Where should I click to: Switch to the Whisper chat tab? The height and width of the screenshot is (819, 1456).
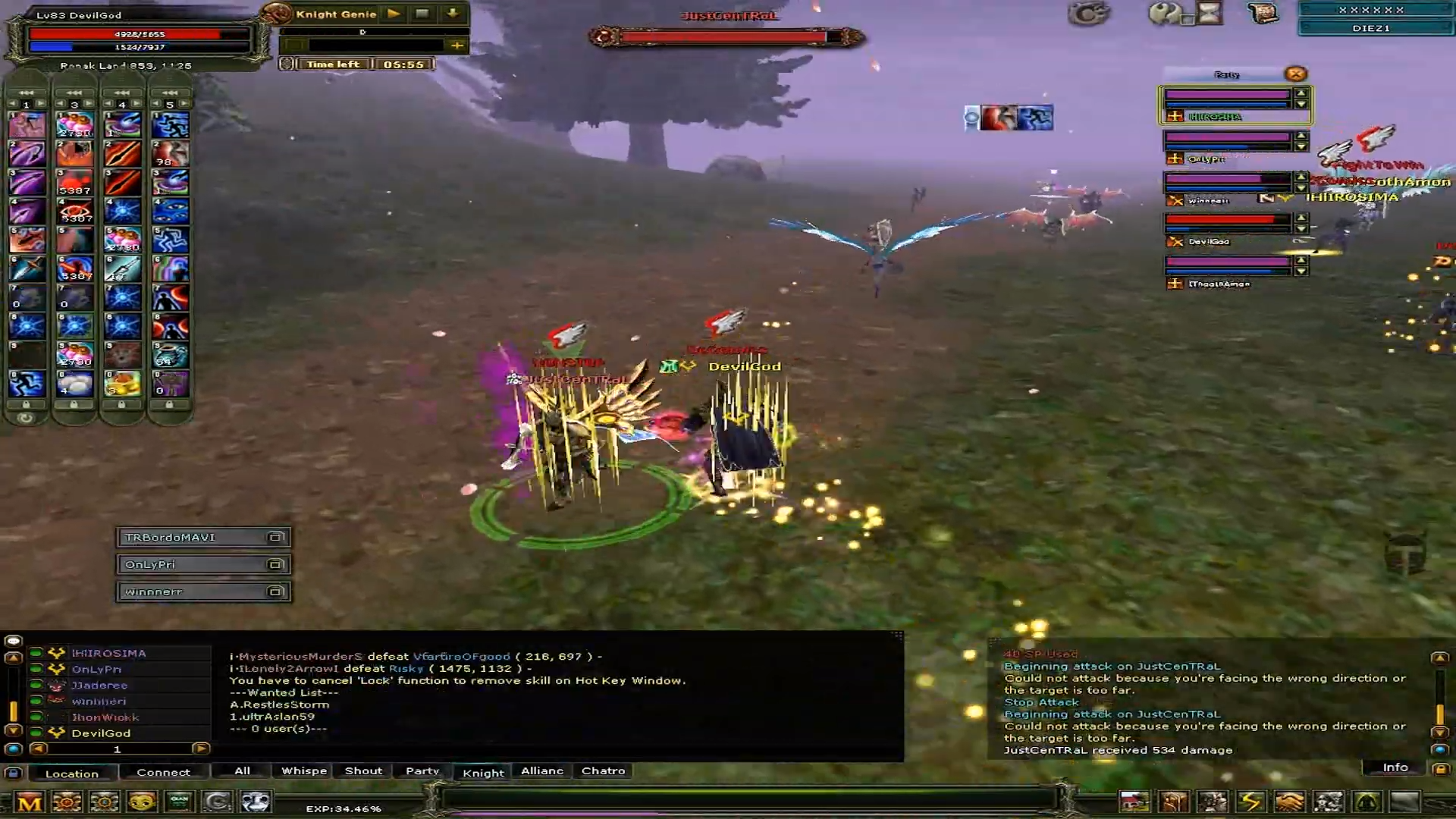303,770
